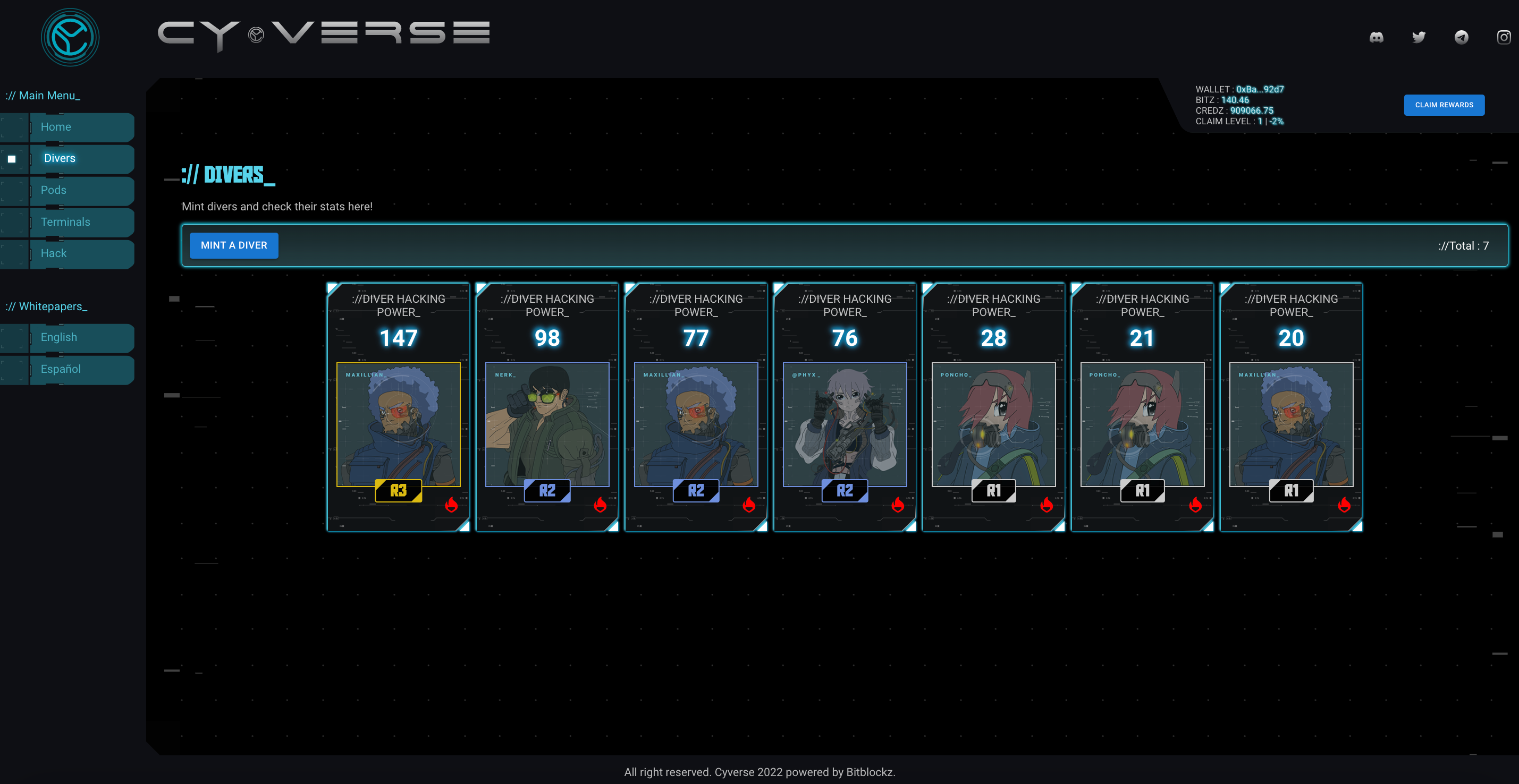Click the flame icon on the 20 power card

click(x=1344, y=505)
